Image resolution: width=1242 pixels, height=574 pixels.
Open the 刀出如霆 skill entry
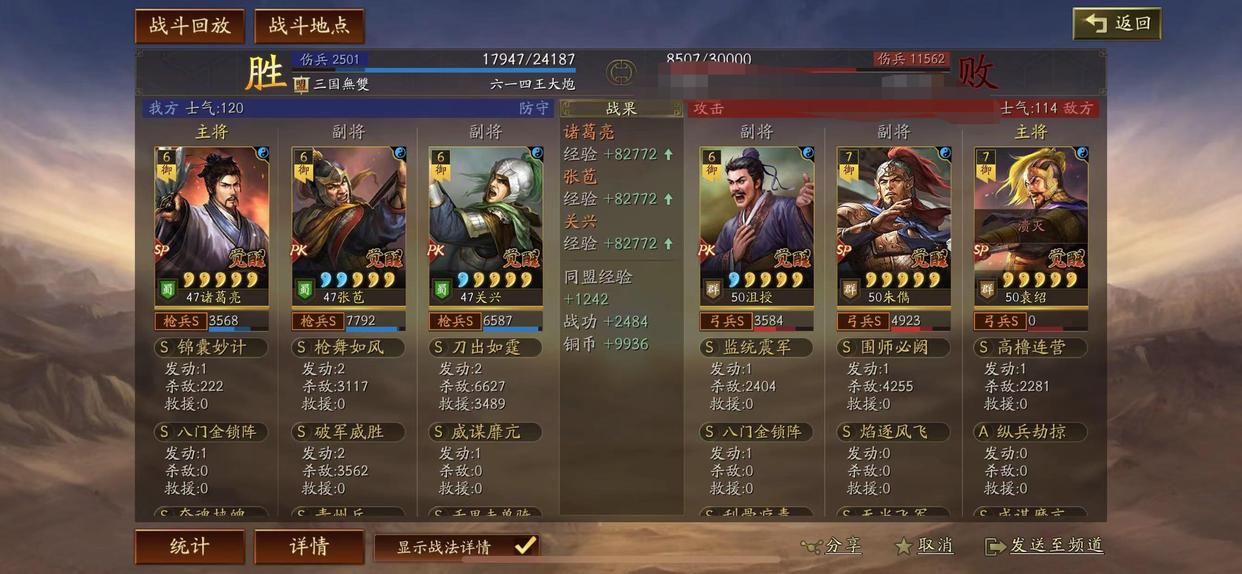click(x=486, y=348)
